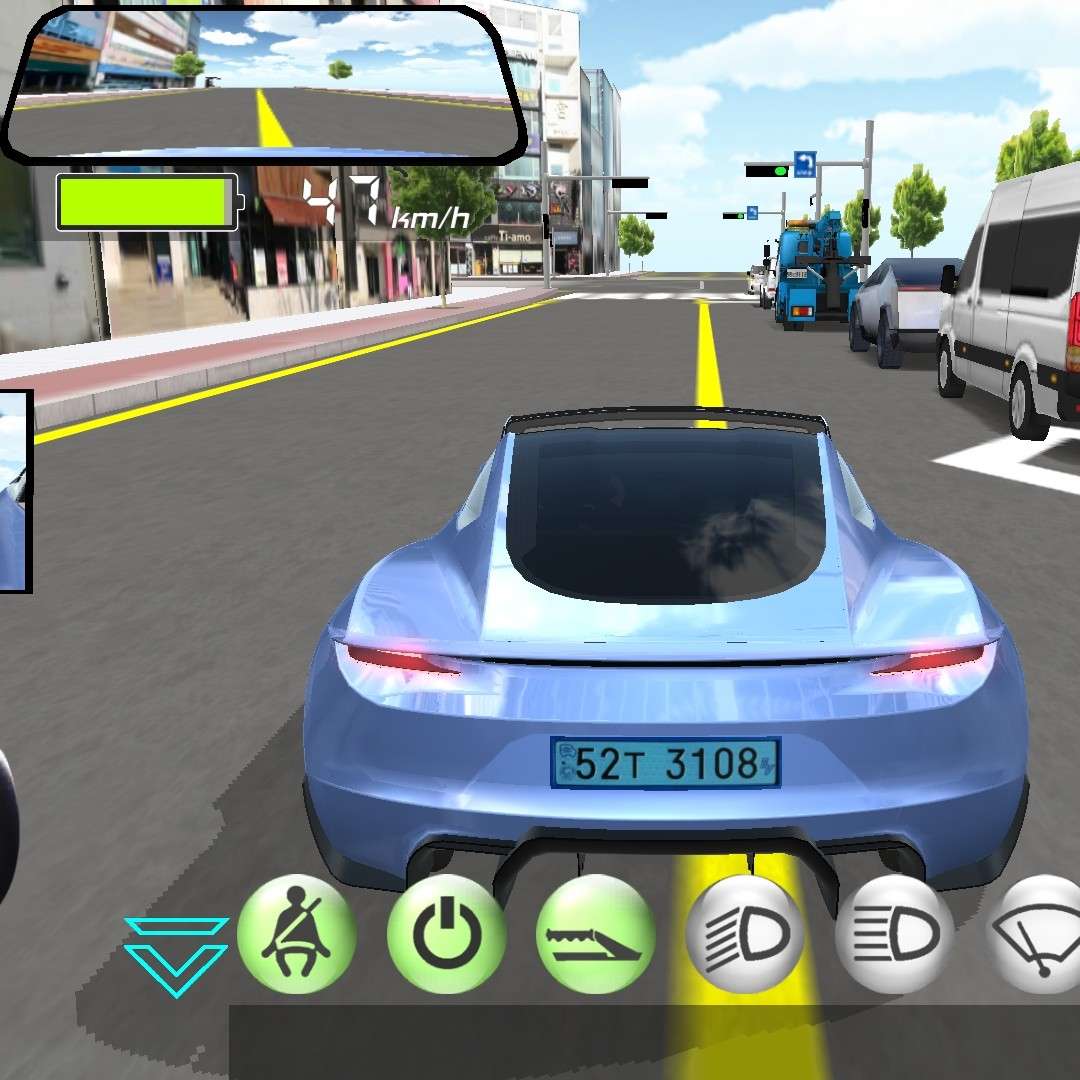Screen dimensions: 1080x1080
Task: Activate the windshield wiper button
Action: coord(1040,934)
